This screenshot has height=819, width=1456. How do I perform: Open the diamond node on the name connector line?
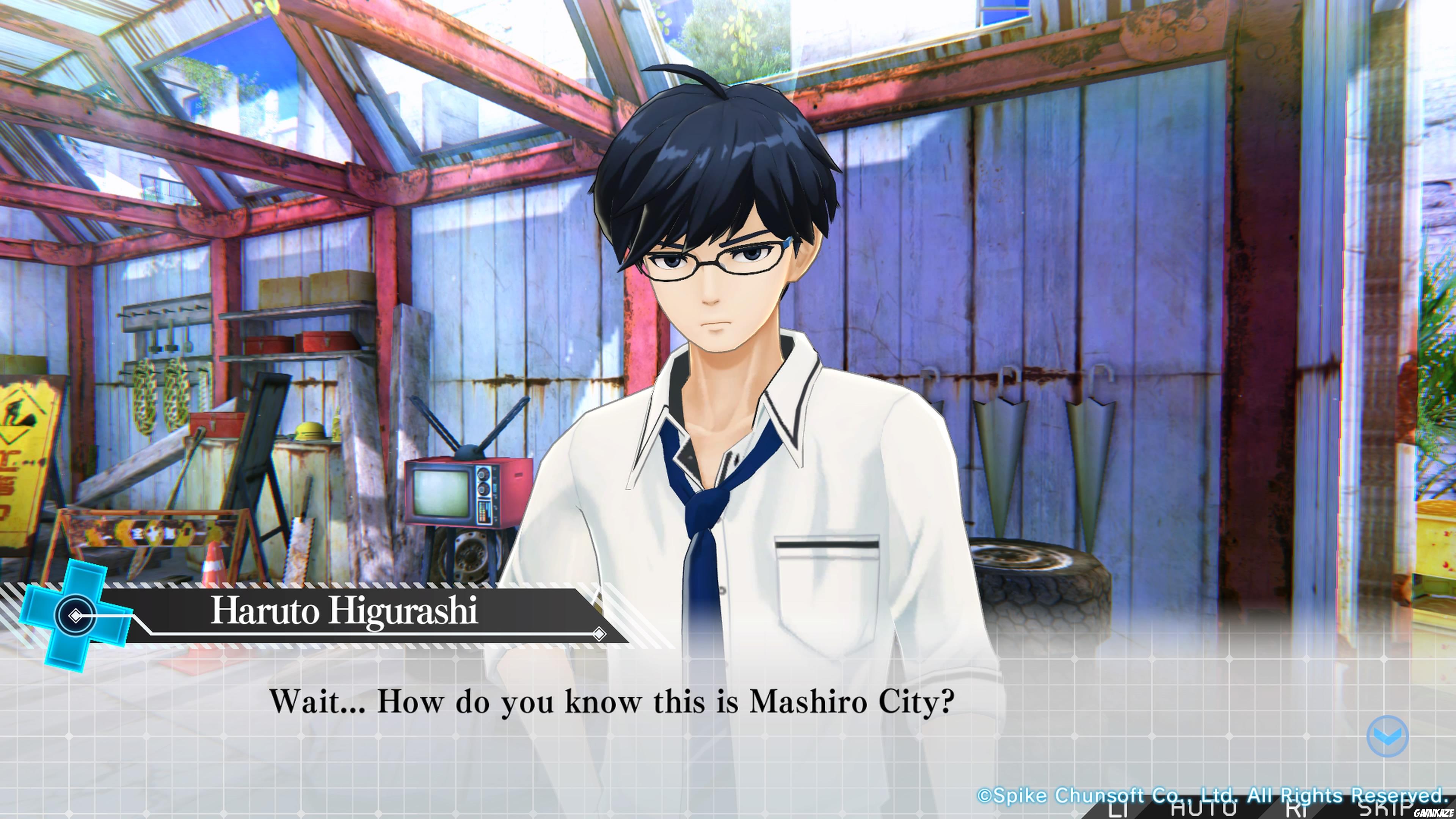point(76,616)
